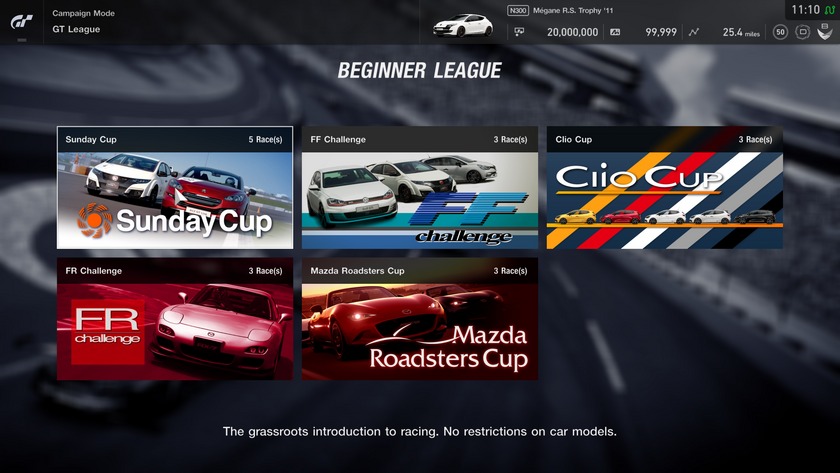Choose the Clio Cup event
The width and height of the screenshot is (840, 473).
pyautogui.click(x=665, y=188)
